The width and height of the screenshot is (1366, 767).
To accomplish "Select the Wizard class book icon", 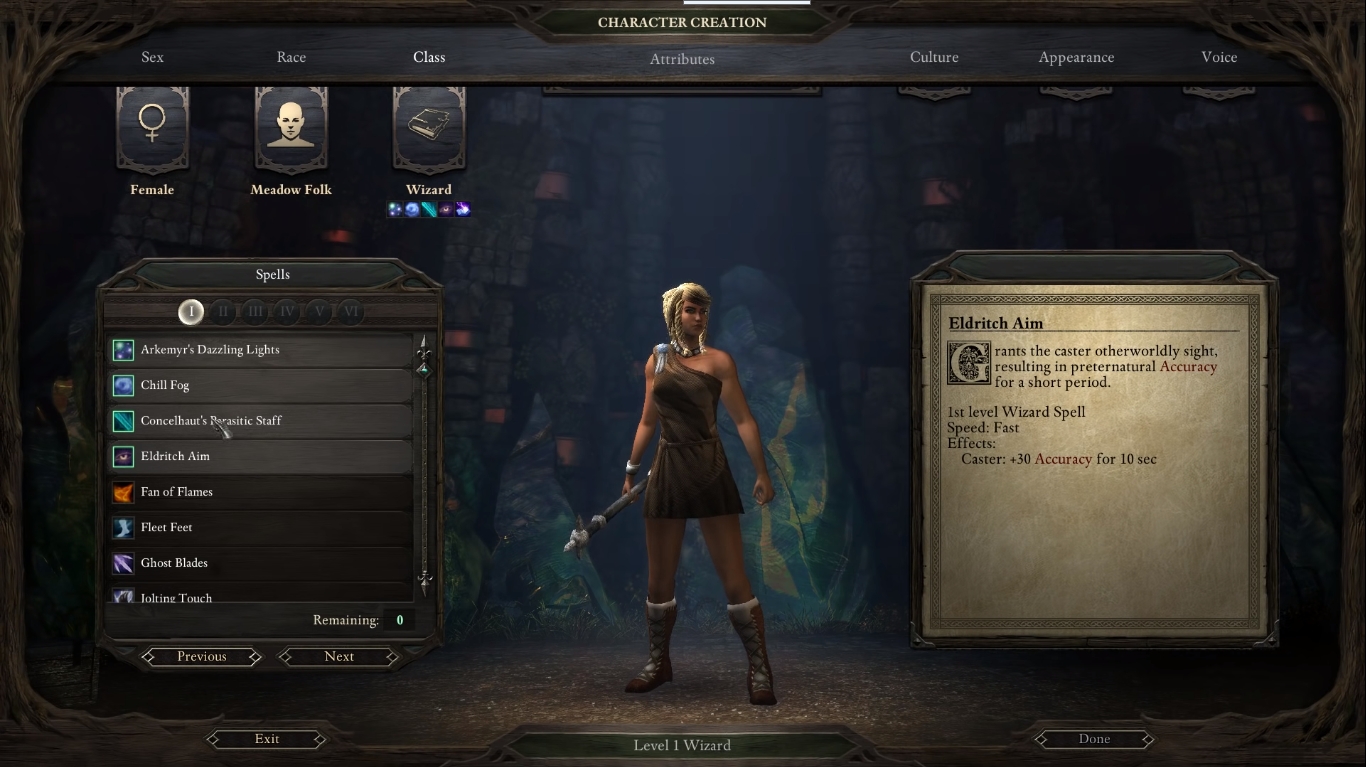I will 429,129.
